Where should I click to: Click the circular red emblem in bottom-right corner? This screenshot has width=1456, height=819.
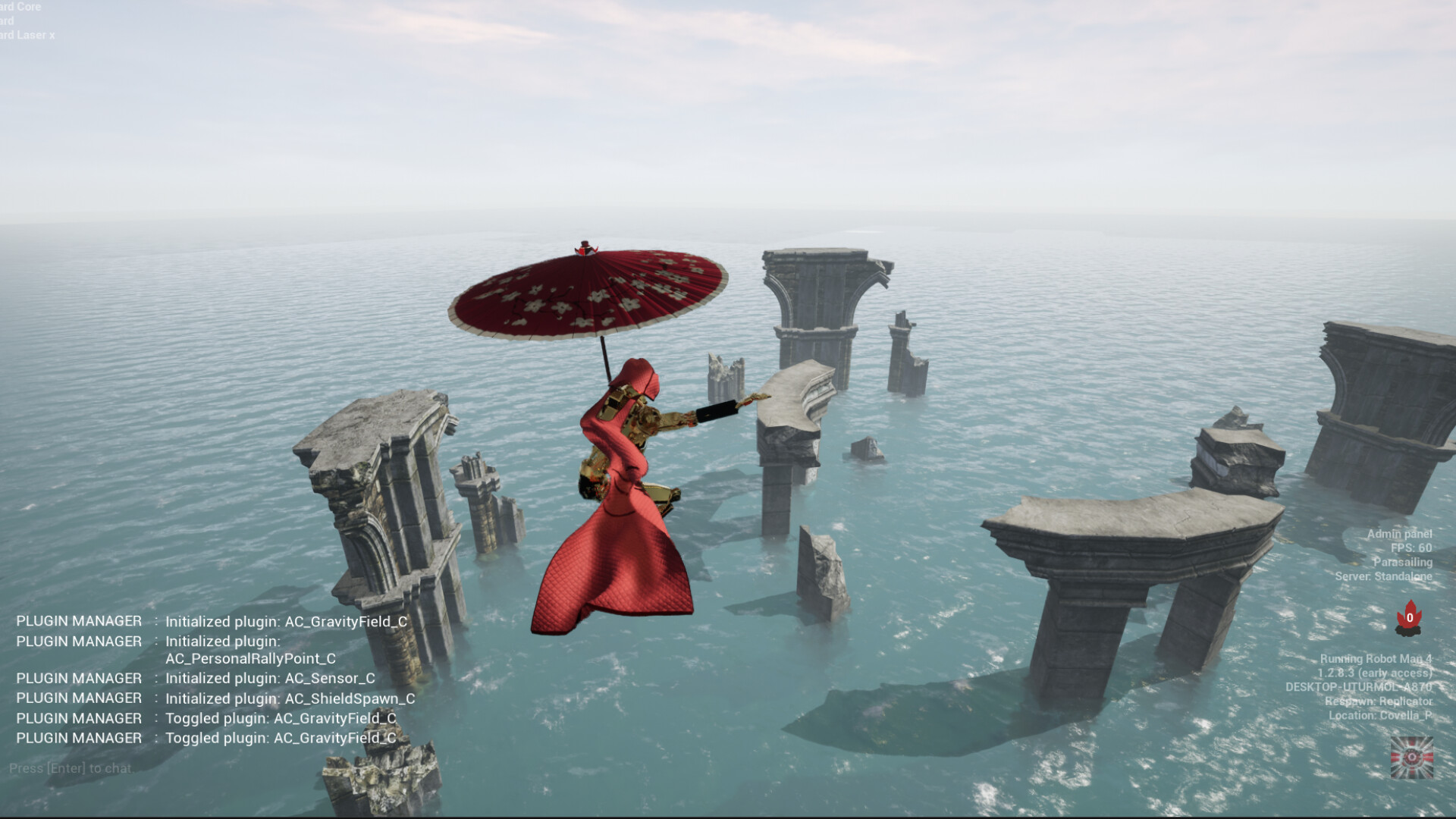[x=1412, y=758]
